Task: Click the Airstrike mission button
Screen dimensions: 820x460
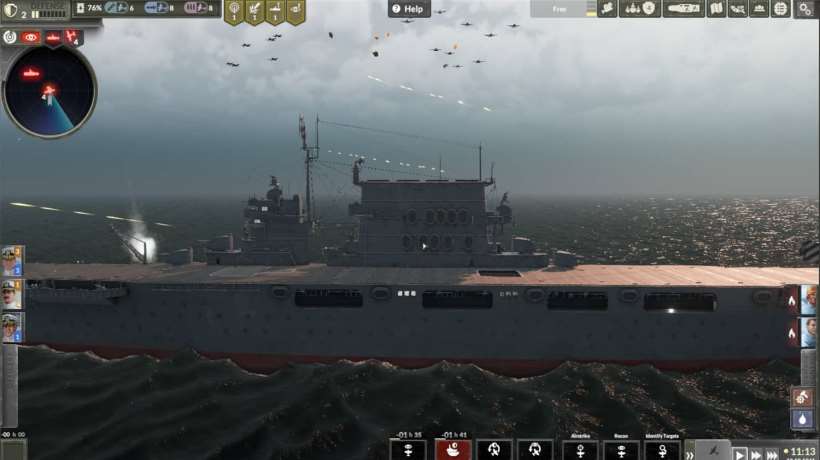Action: tap(580, 450)
